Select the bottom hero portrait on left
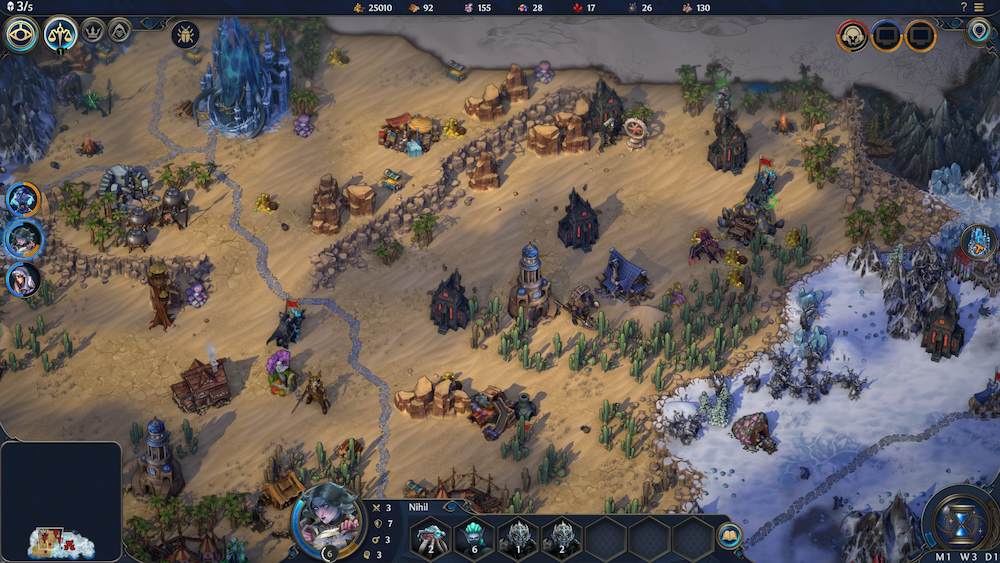Image resolution: width=1000 pixels, height=563 pixels. (x=23, y=279)
